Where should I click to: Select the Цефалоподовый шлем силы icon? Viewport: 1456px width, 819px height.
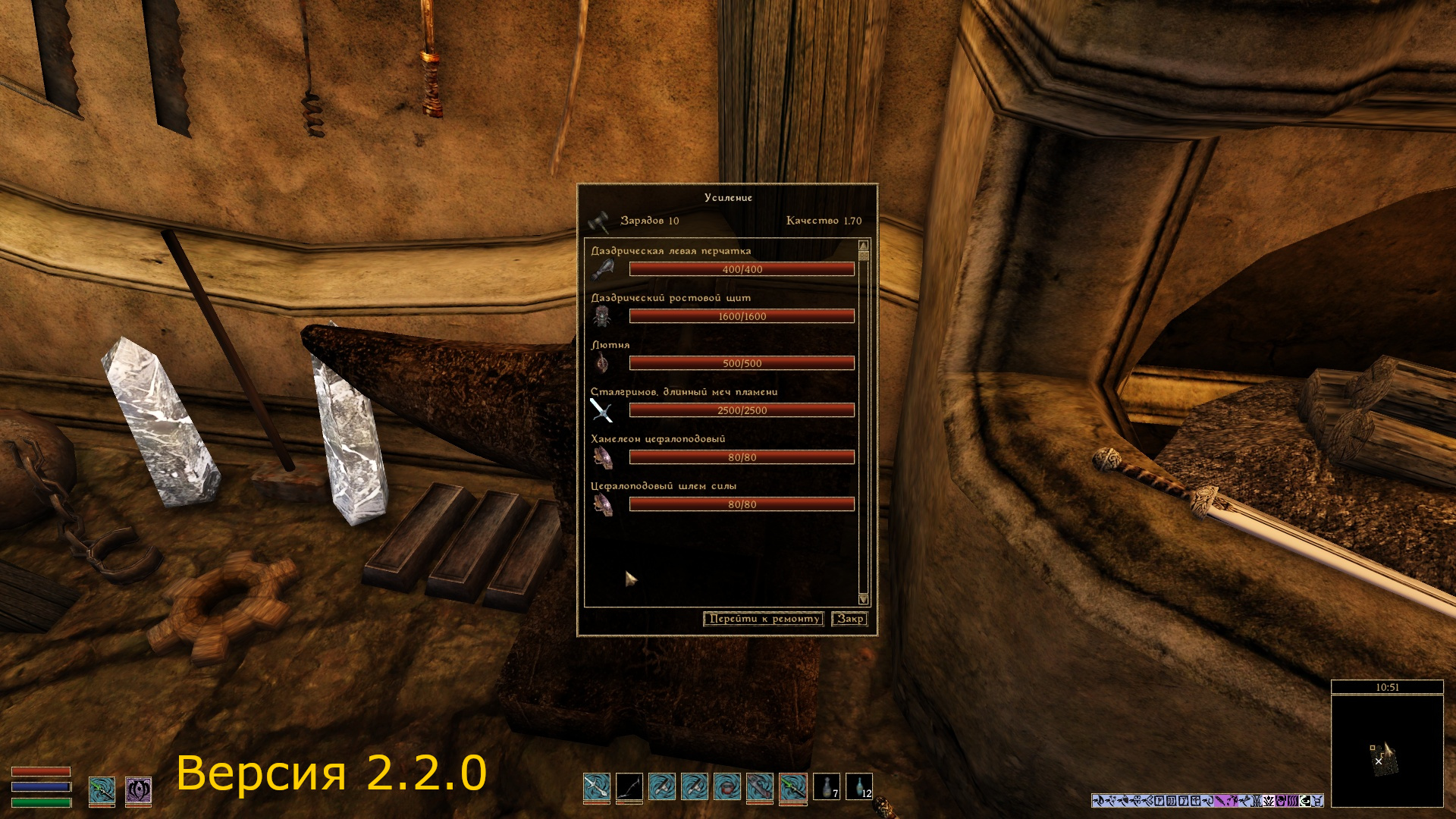[x=603, y=504]
